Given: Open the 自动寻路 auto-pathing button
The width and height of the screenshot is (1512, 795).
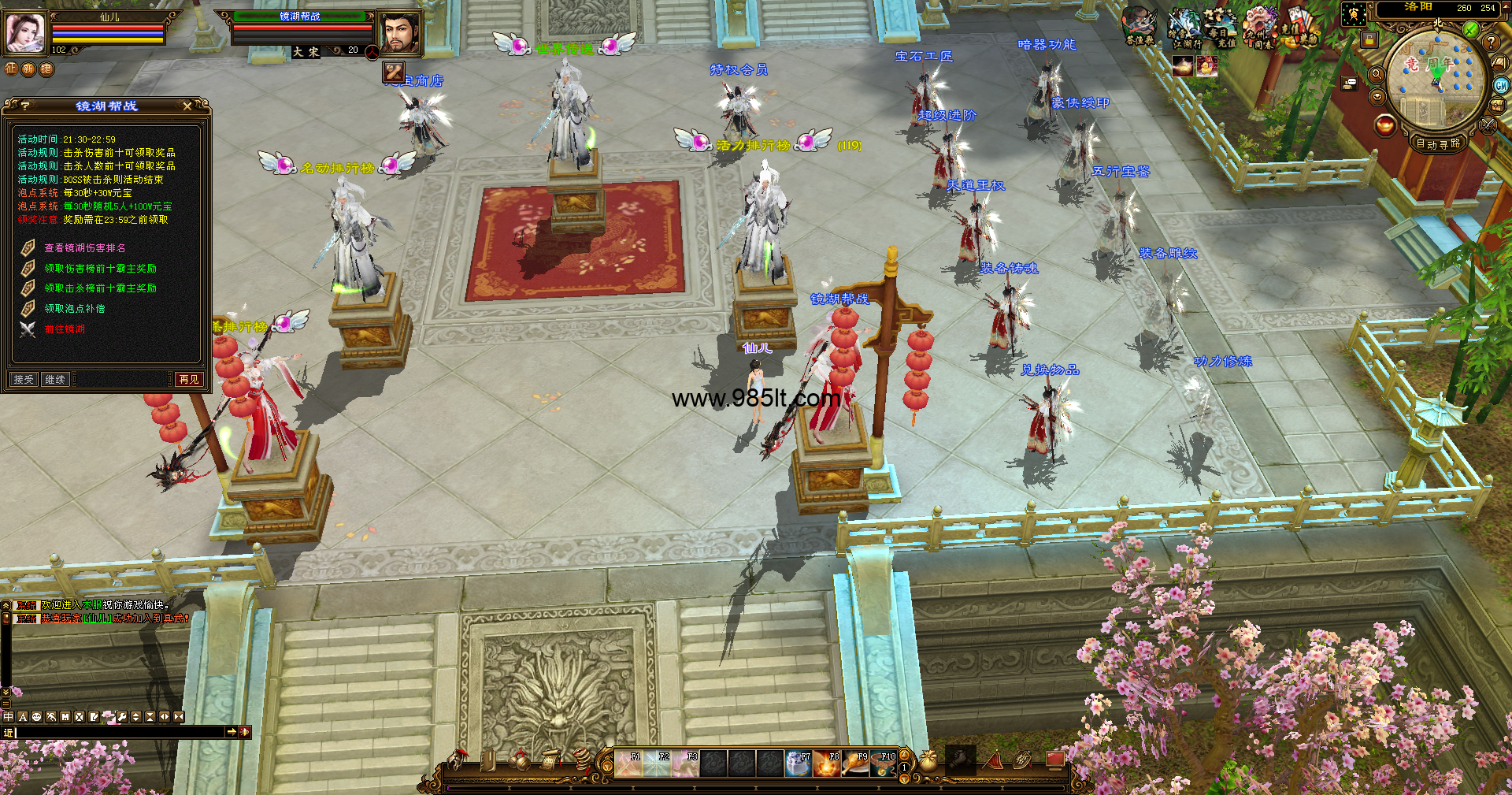Looking at the screenshot, I should (x=1437, y=143).
